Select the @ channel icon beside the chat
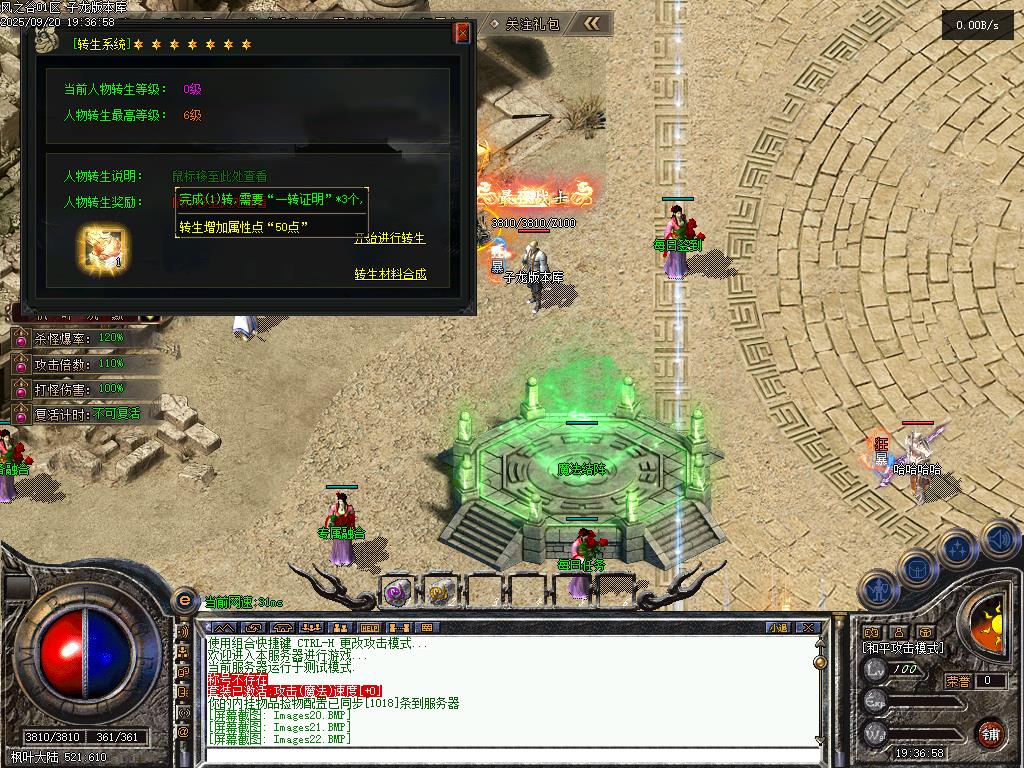This screenshot has width=1024, height=768. point(184,732)
